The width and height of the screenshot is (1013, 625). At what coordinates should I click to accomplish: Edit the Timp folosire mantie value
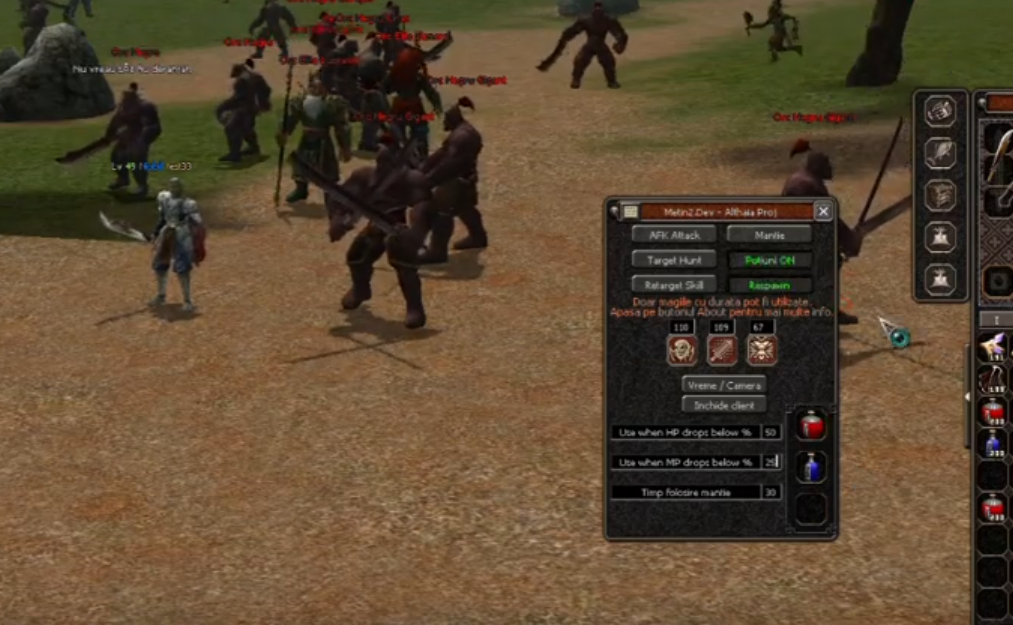[x=770, y=492]
